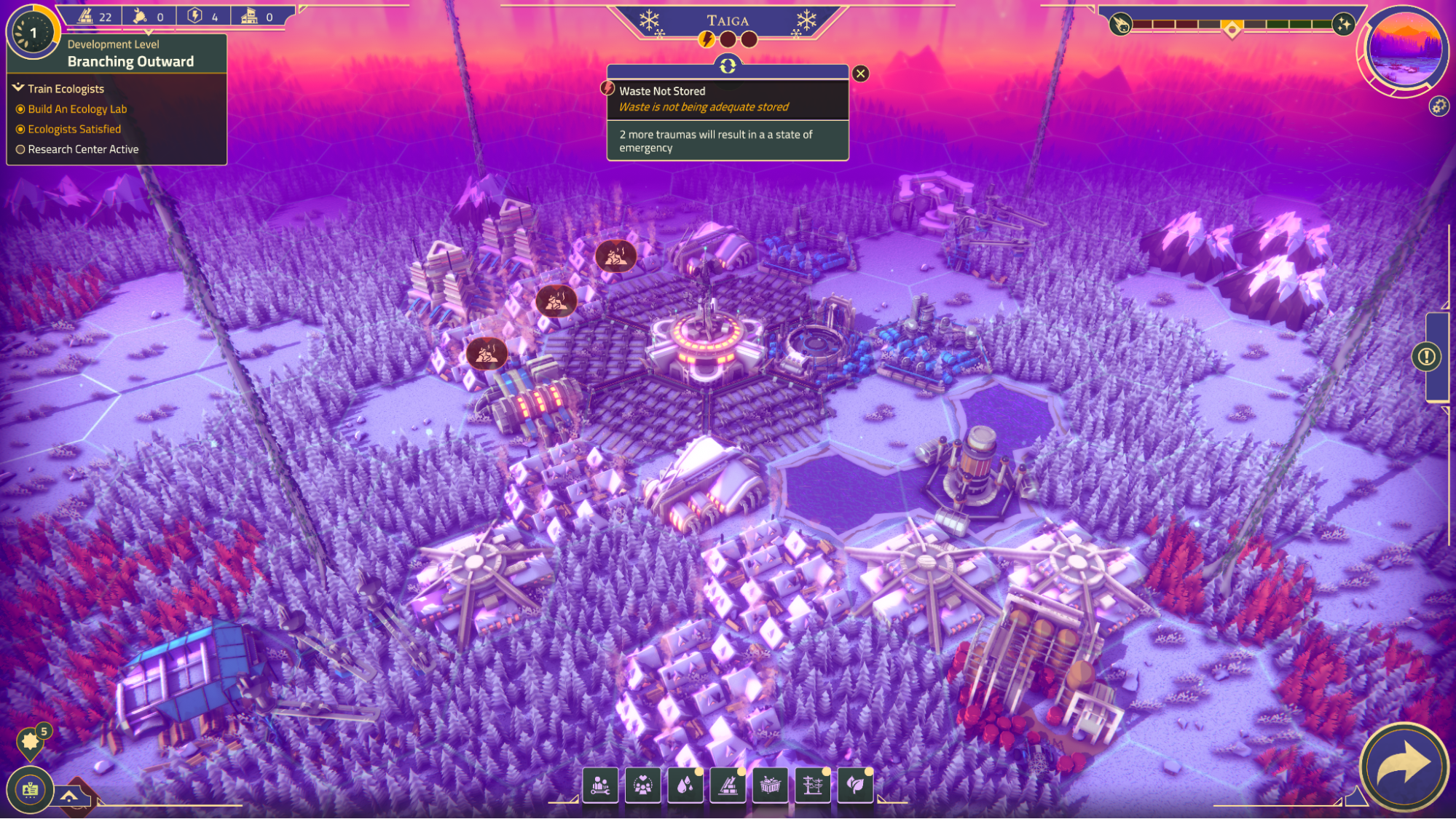Click the star badge marker showing 5
This screenshot has width=1456, height=819.
(31, 741)
